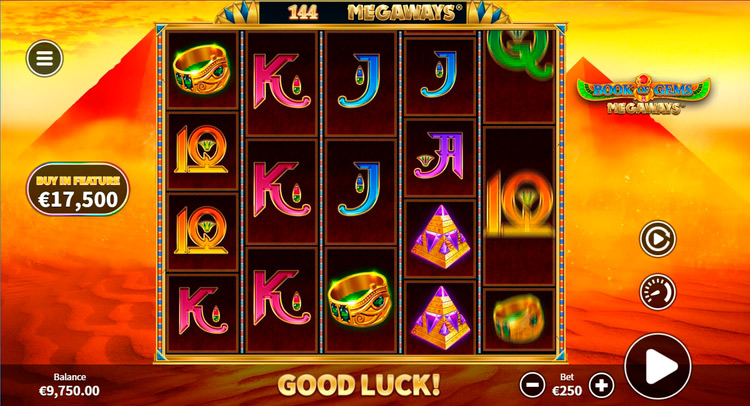Activate the autoplay button
Image resolution: width=750 pixels, height=406 pixels.
pos(657,239)
